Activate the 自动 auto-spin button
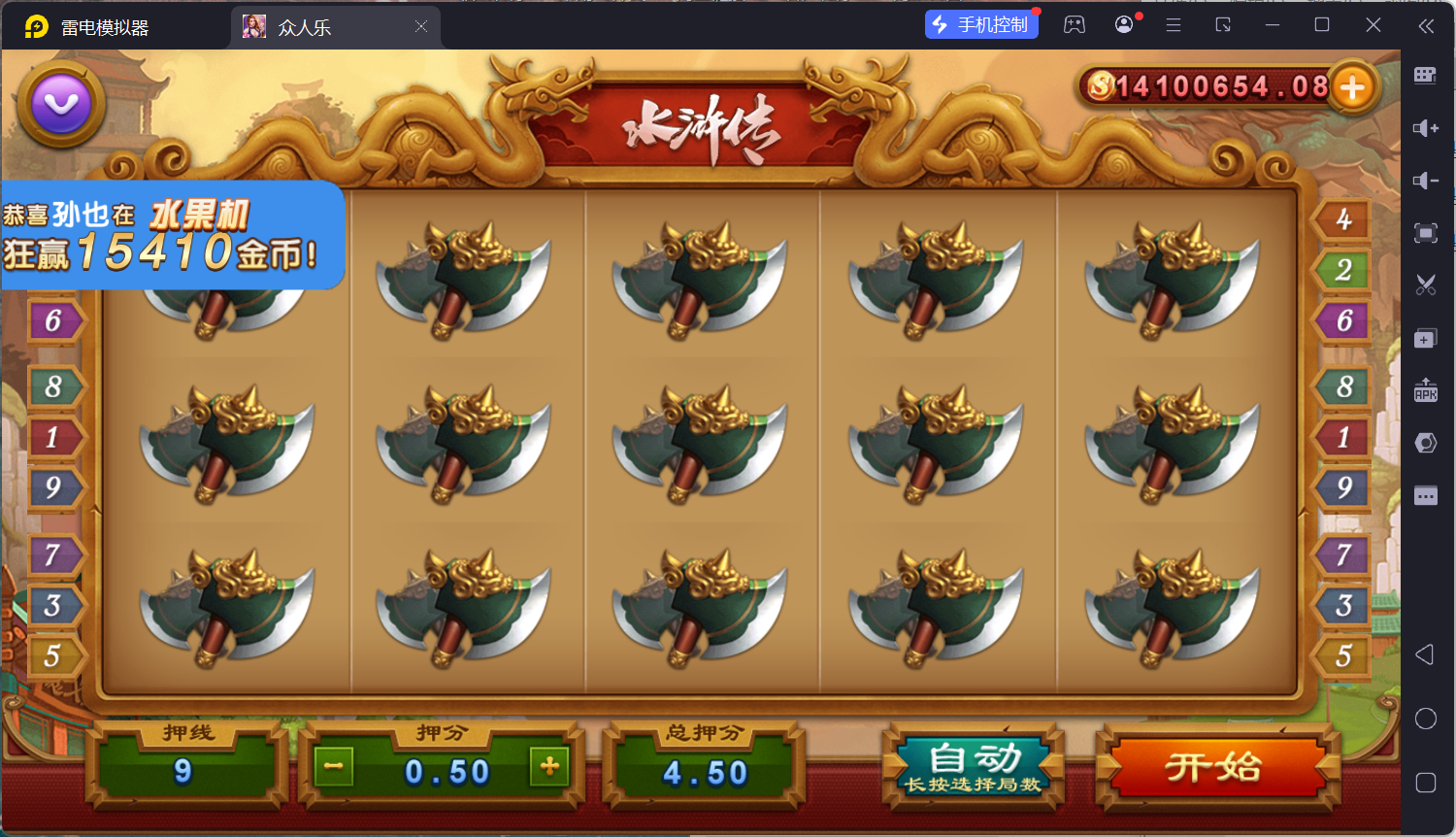 [974, 767]
